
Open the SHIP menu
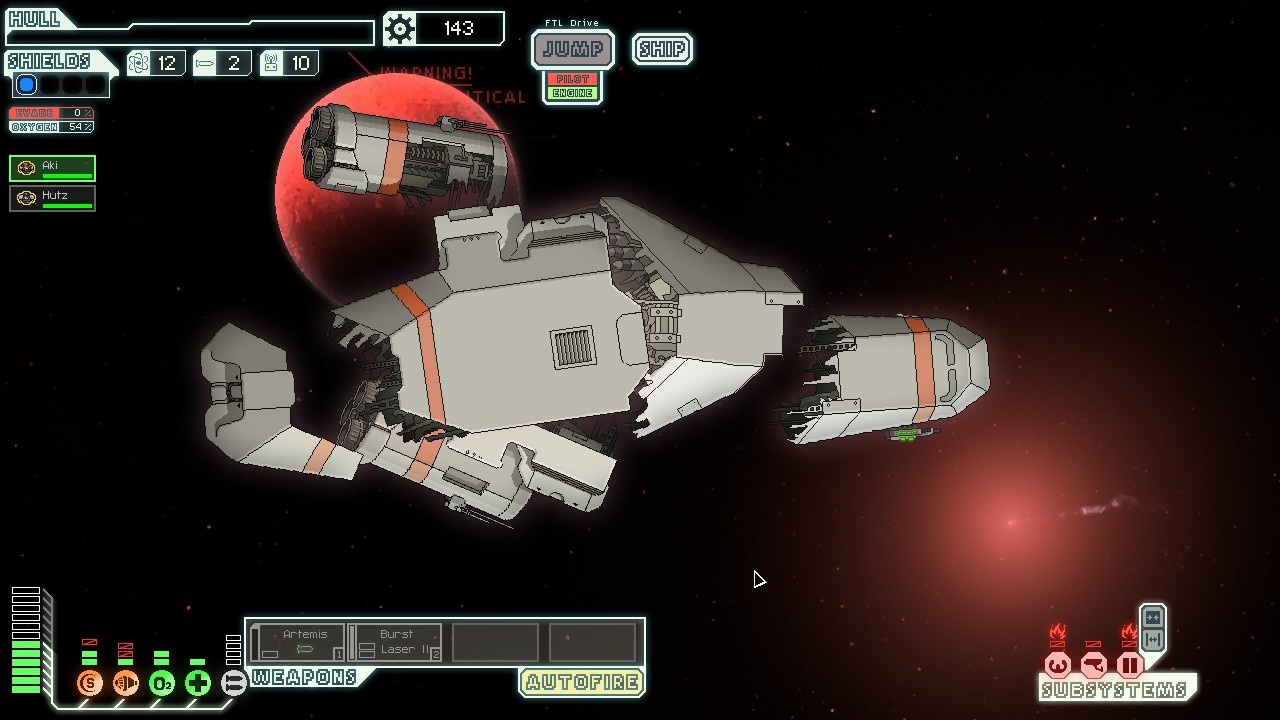point(662,49)
